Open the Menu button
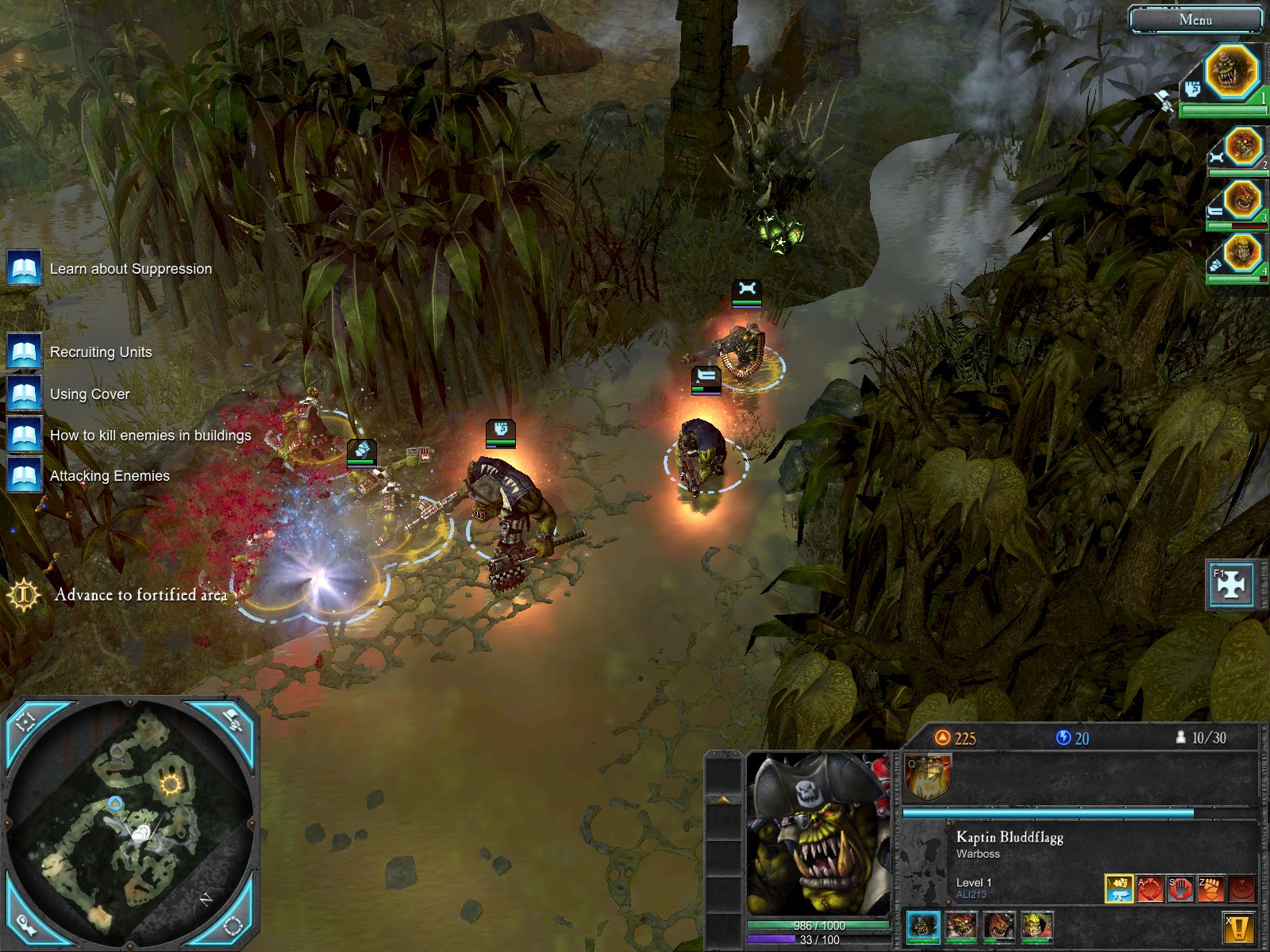Image resolution: width=1270 pixels, height=952 pixels. pos(1195,20)
